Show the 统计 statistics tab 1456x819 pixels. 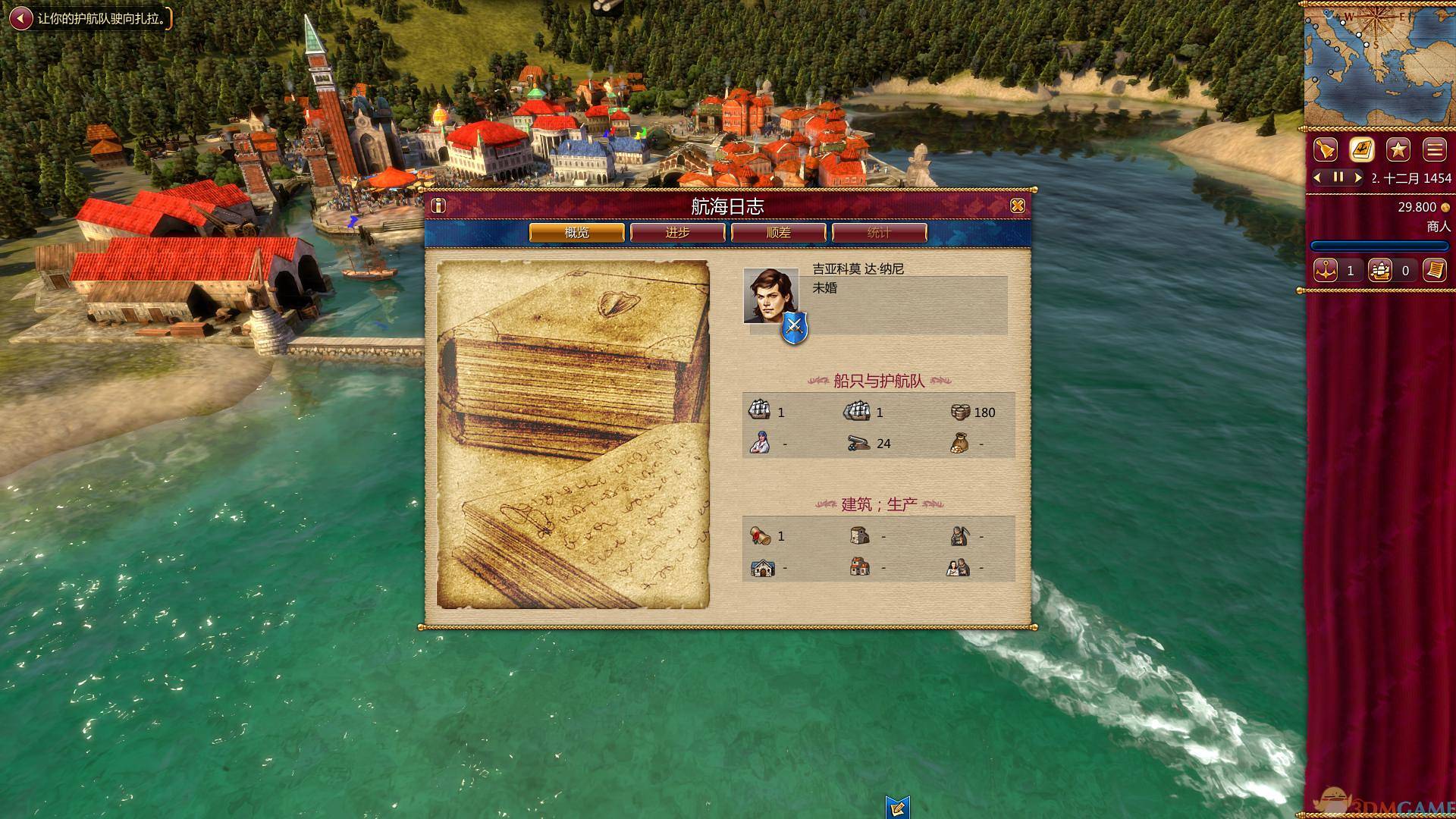879,233
